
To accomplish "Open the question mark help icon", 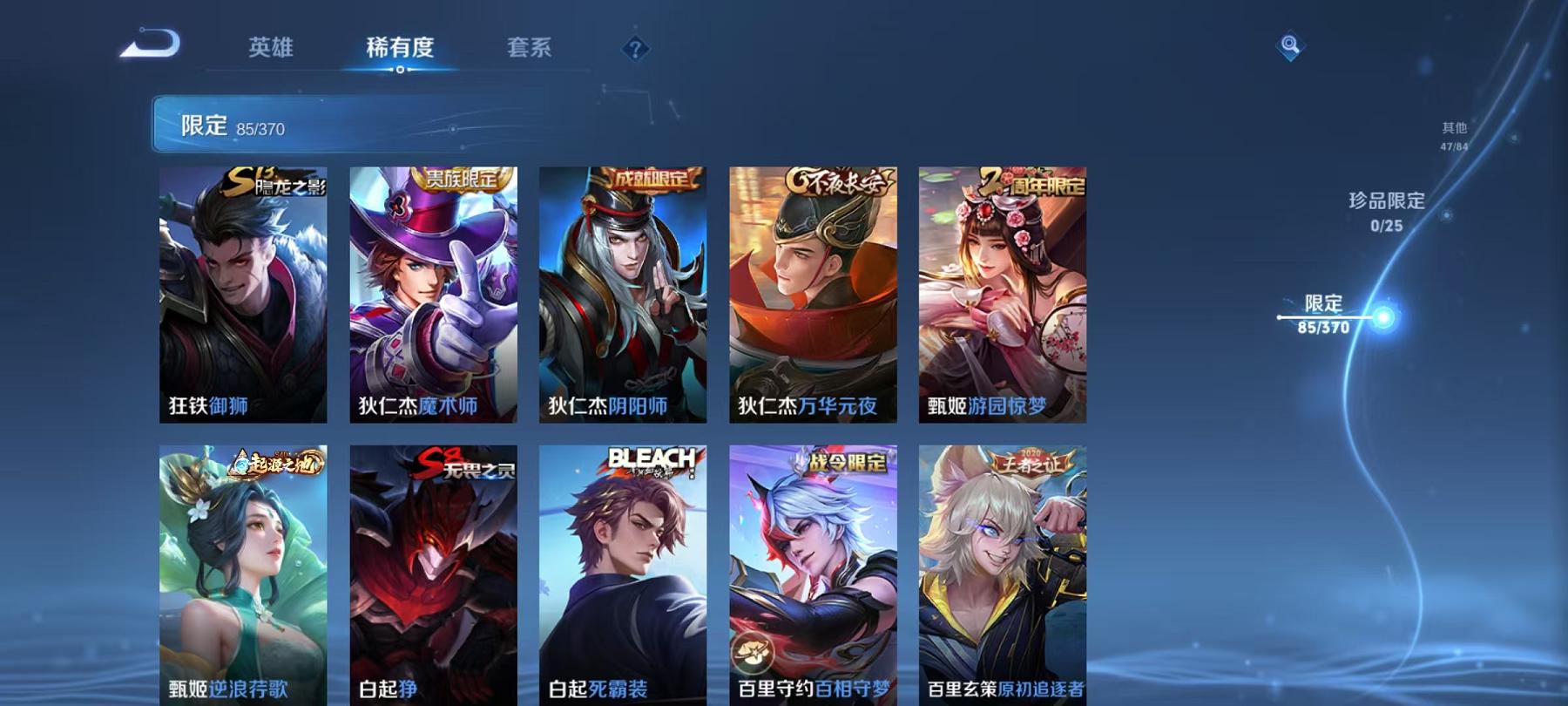I will pos(636,48).
